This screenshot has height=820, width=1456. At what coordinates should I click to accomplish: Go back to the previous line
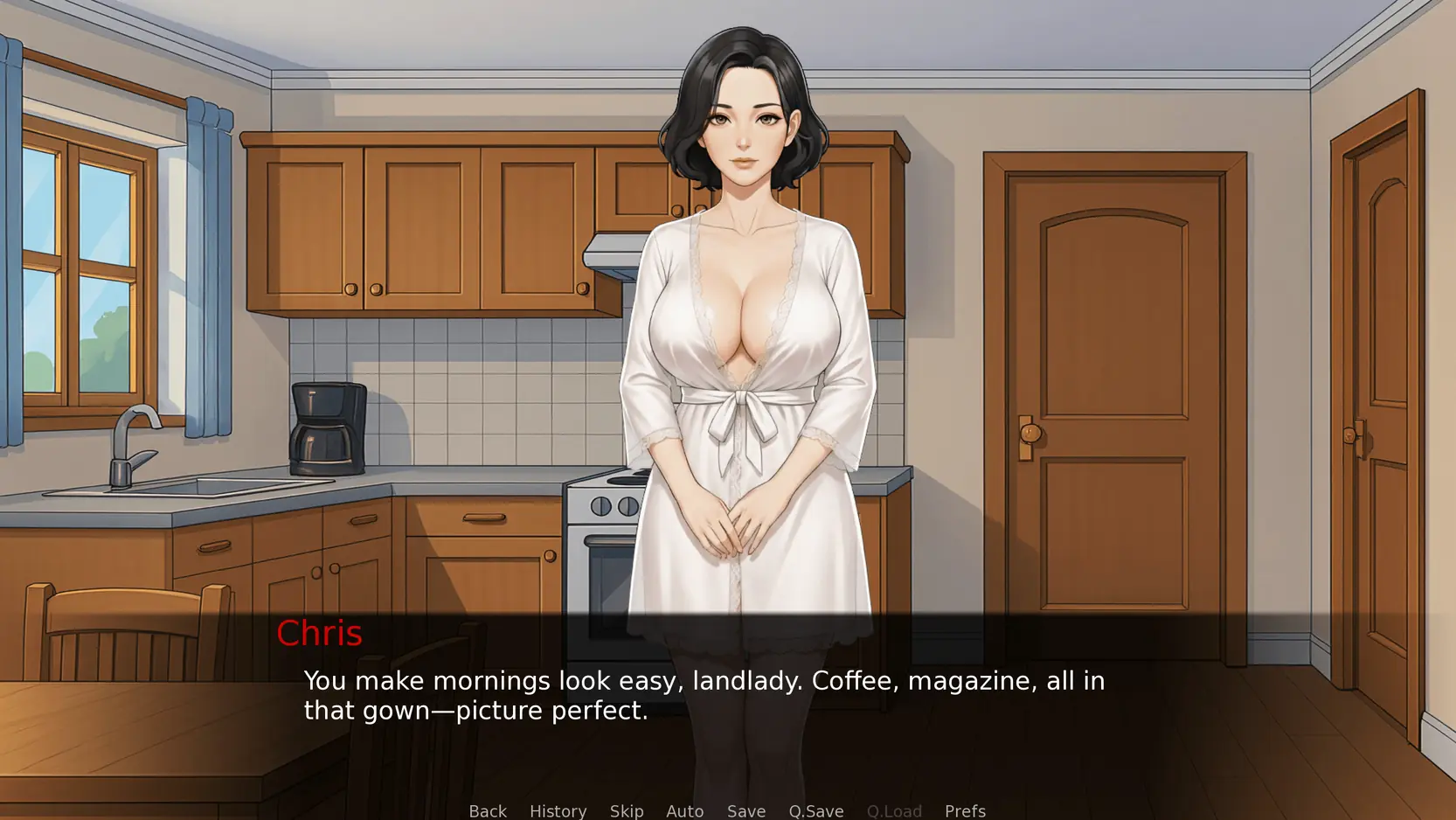pos(488,810)
